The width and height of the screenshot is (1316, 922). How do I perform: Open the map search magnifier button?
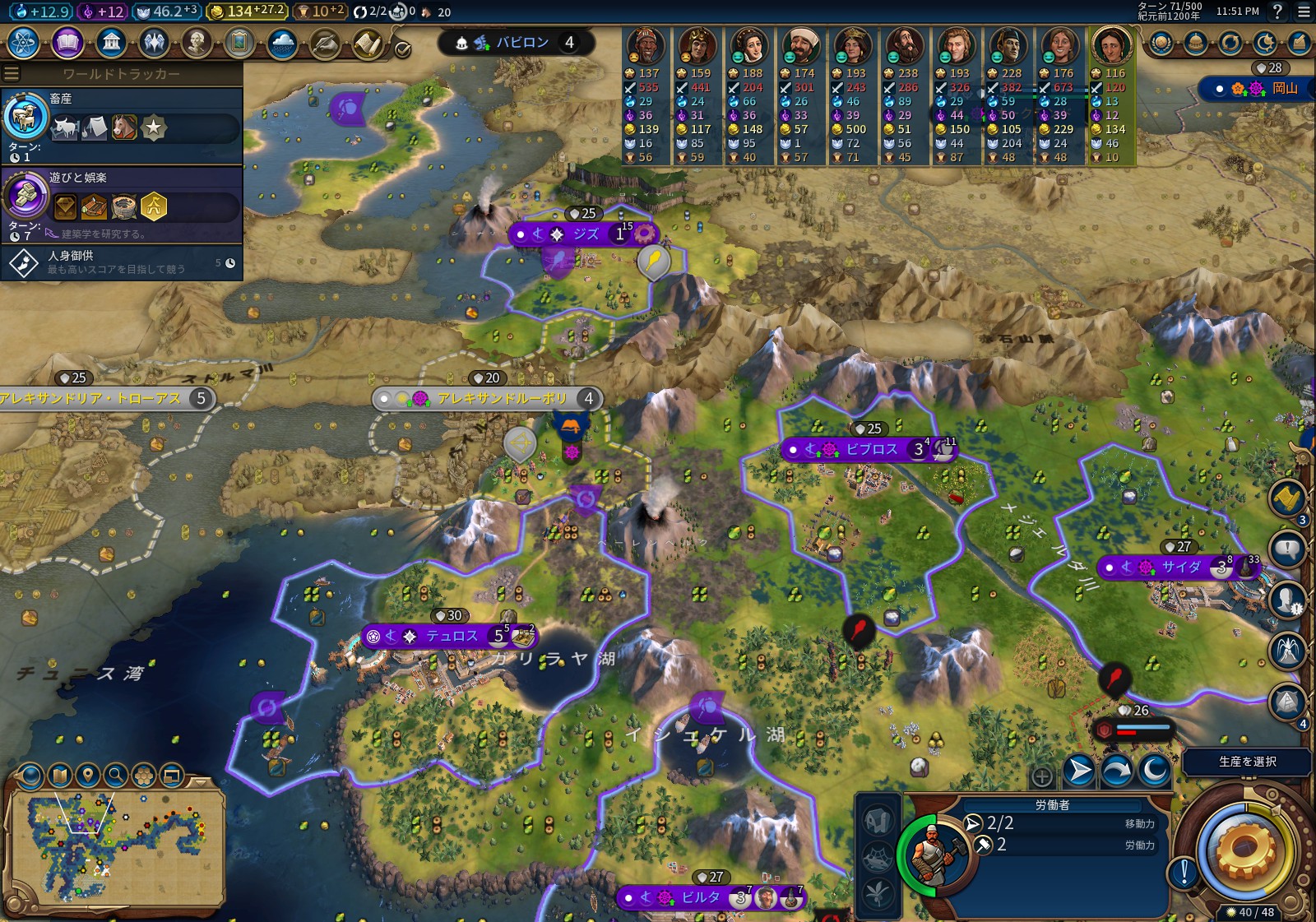tap(116, 775)
